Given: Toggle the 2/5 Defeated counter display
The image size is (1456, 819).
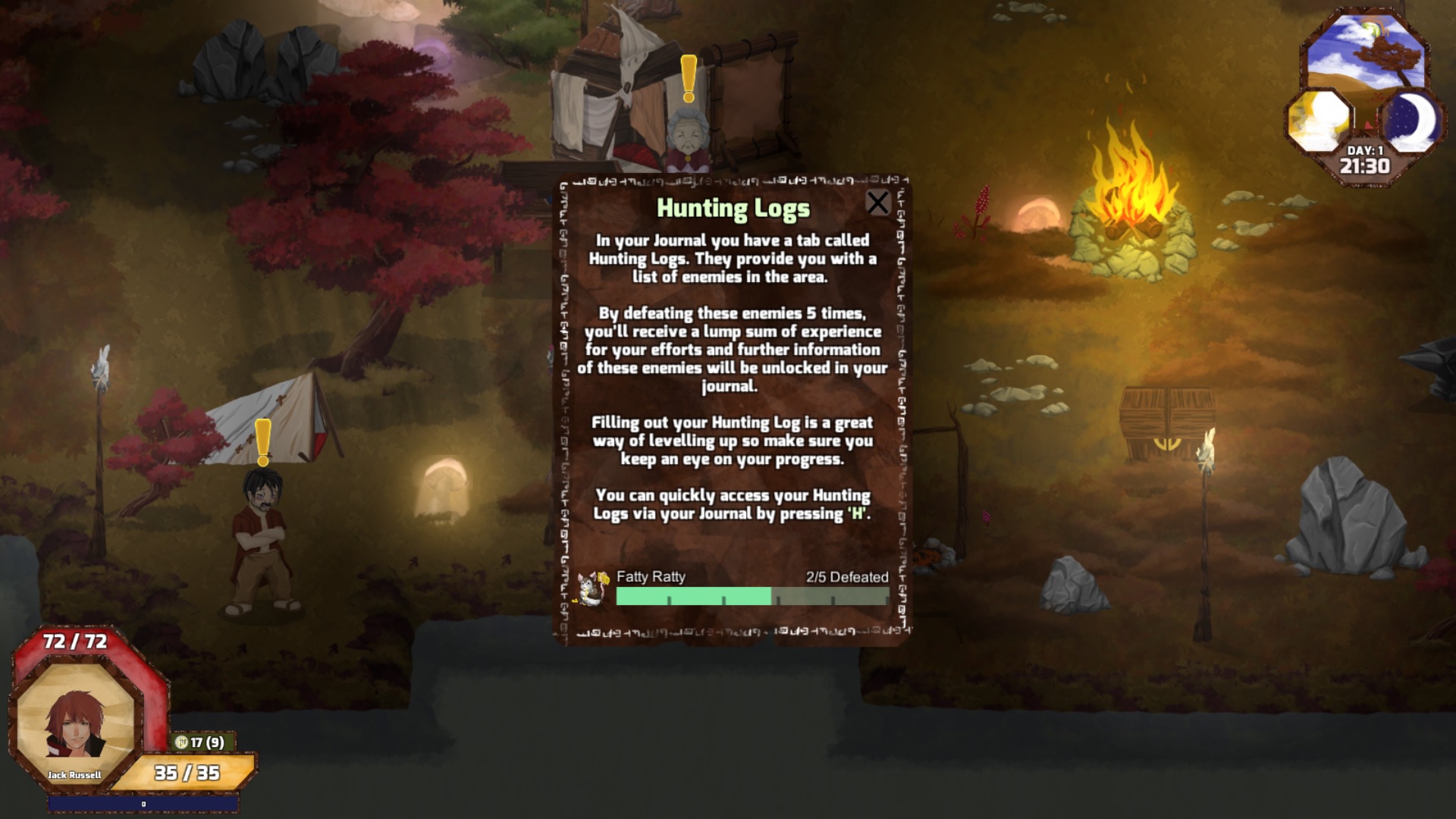Looking at the screenshot, I should tap(847, 577).
